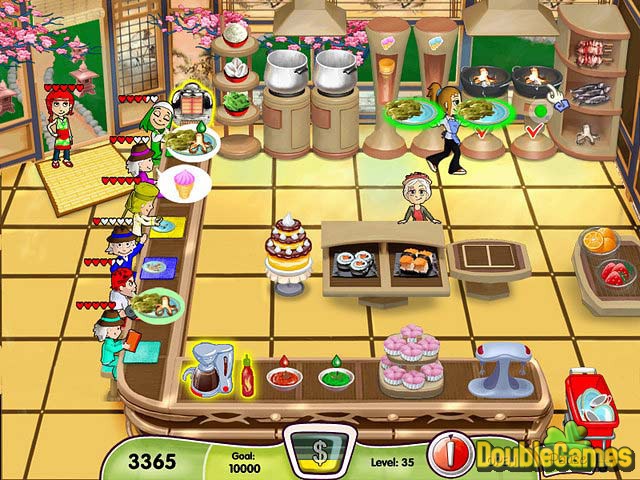
Task: Use the silver mixer station
Action: (498, 367)
